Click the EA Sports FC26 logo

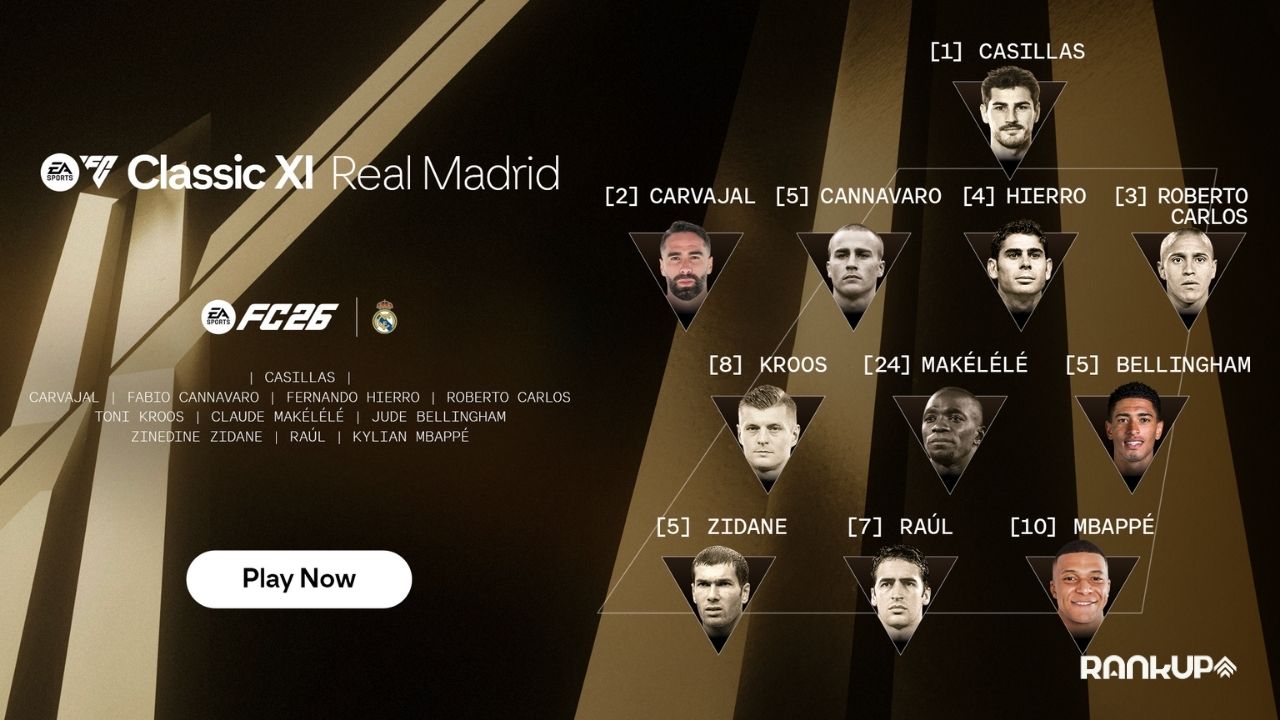tap(270, 316)
